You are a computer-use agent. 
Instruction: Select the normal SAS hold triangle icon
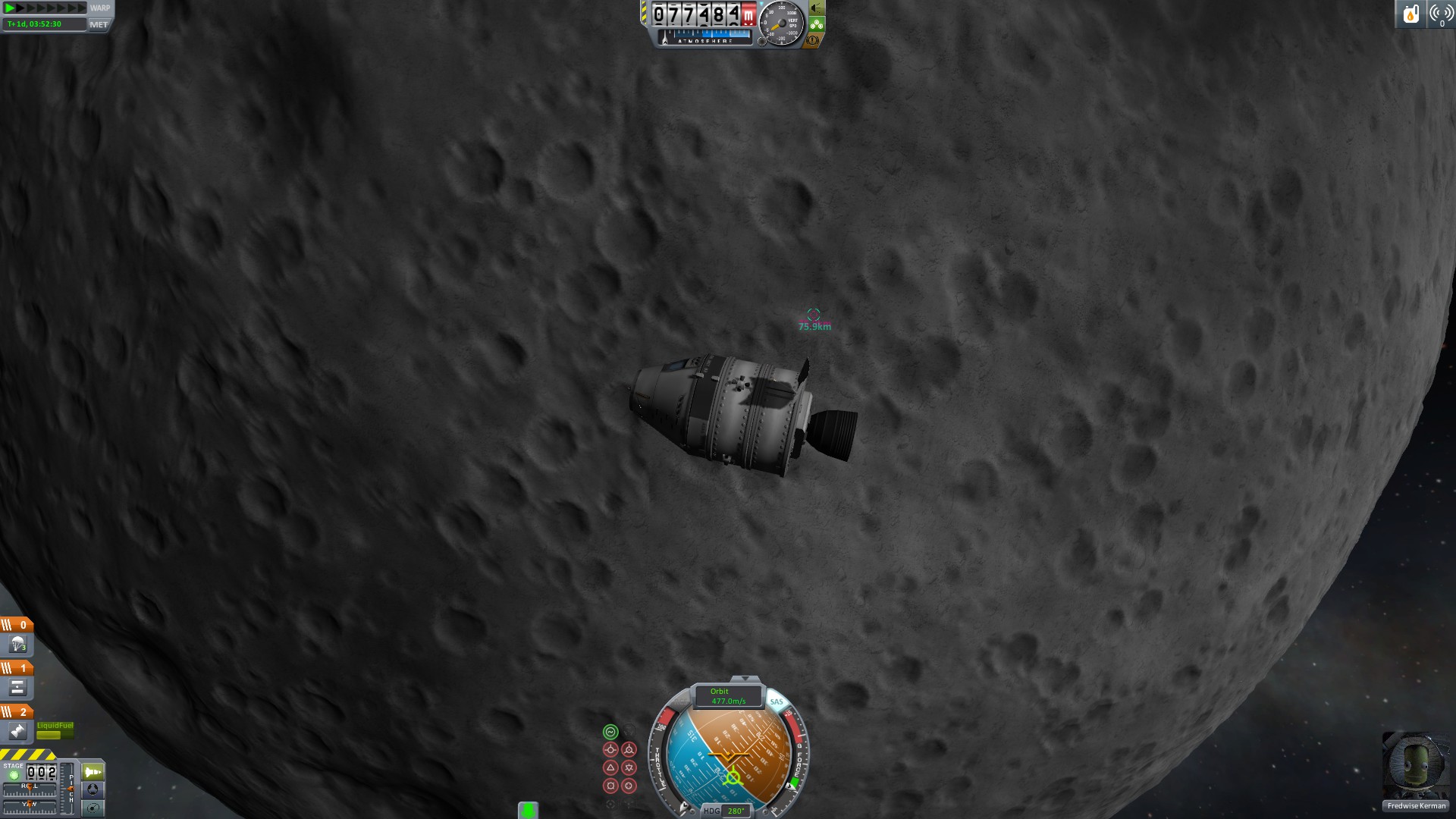tap(610, 767)
